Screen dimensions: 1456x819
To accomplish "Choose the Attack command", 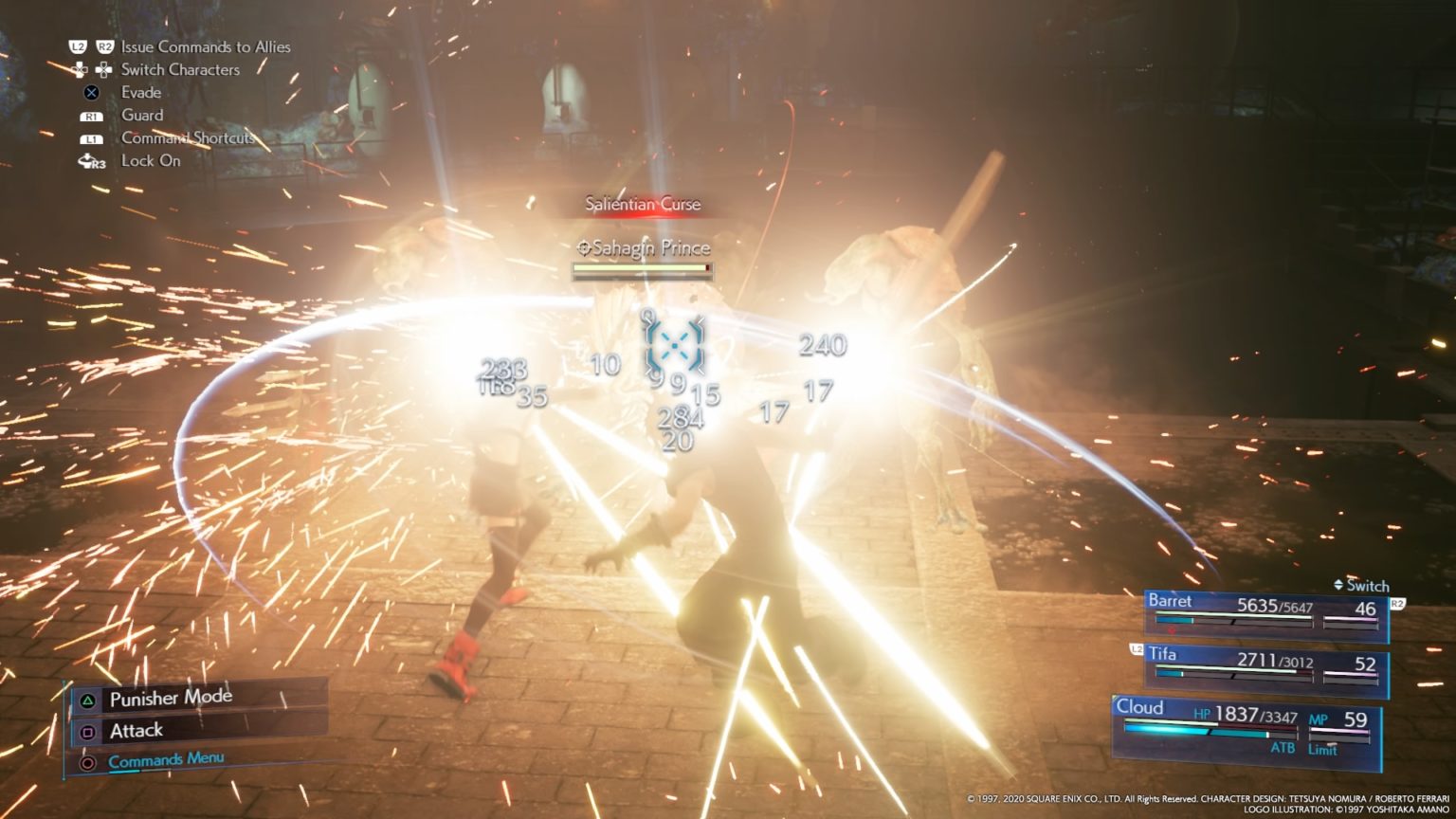I will 136,731.
